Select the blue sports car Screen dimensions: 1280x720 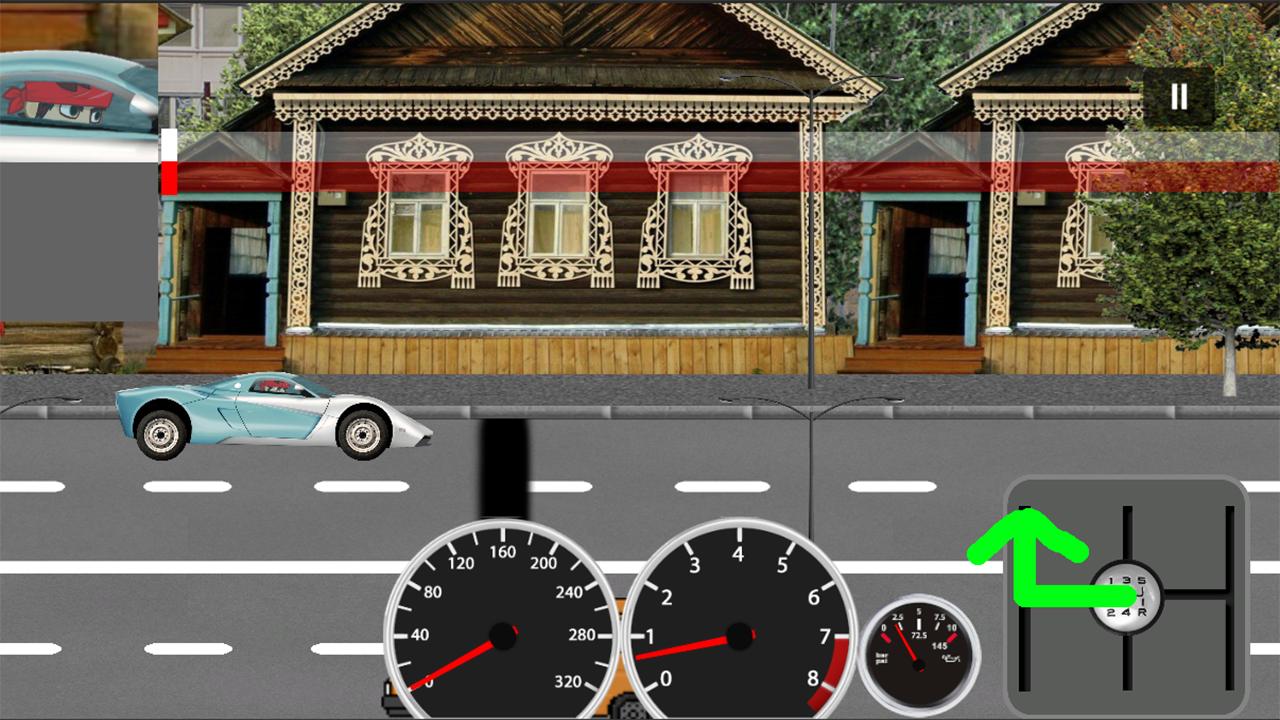point(265,415)
